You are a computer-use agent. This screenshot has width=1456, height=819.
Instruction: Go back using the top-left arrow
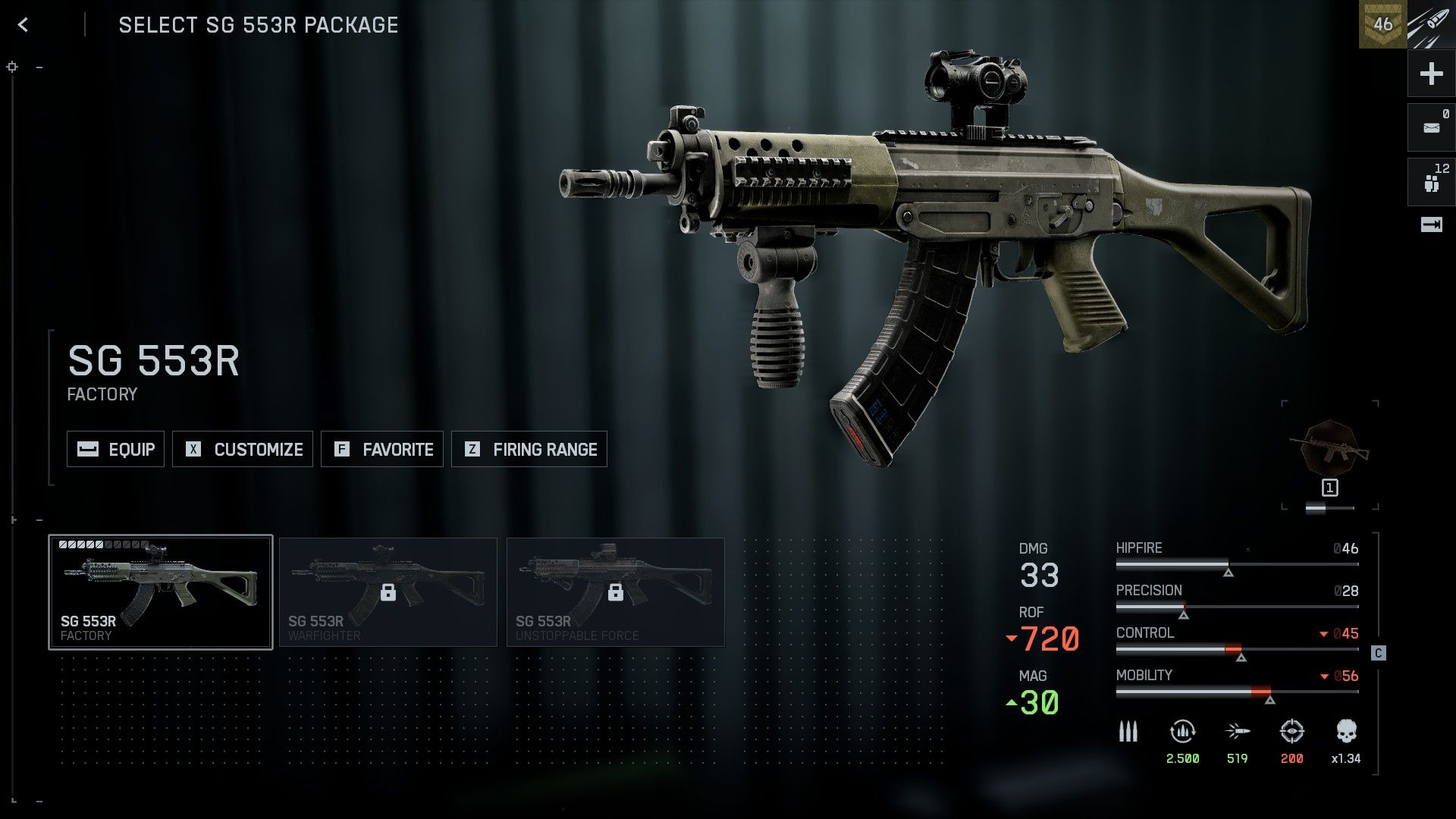pyautogui.click(x=24, y=25)
